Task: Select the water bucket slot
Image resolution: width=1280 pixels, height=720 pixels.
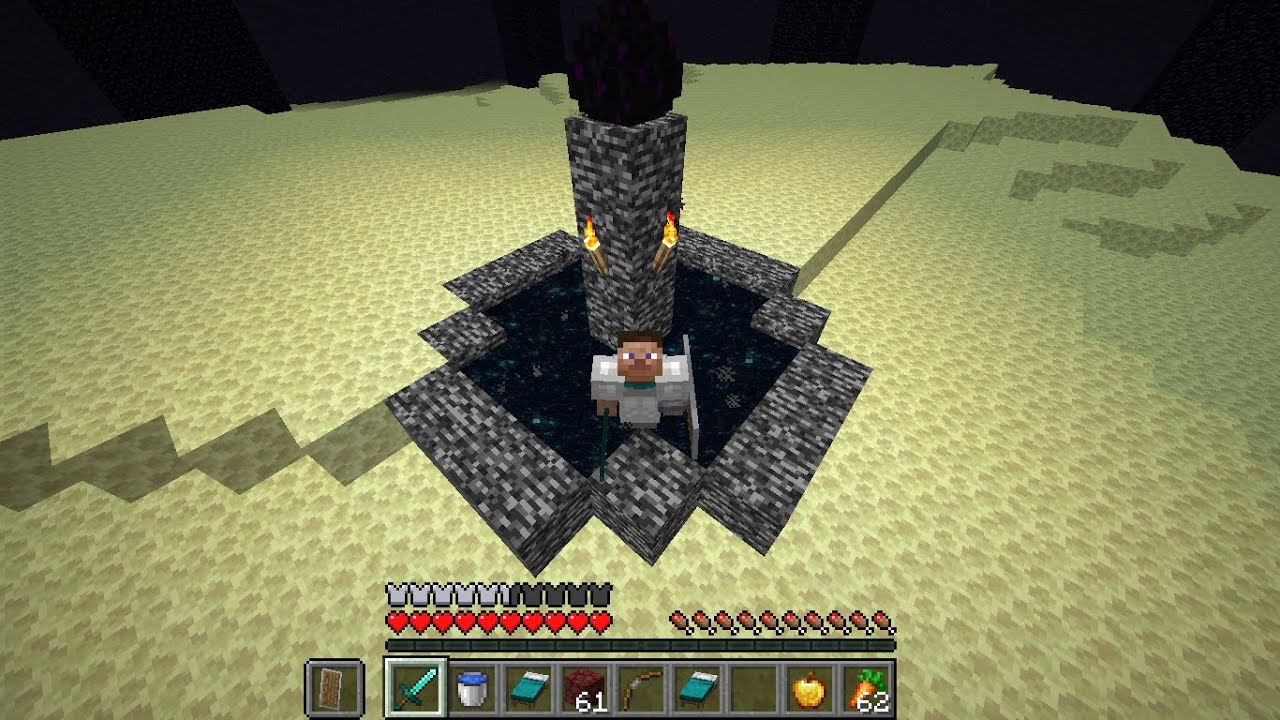Action: coord(470,688)
